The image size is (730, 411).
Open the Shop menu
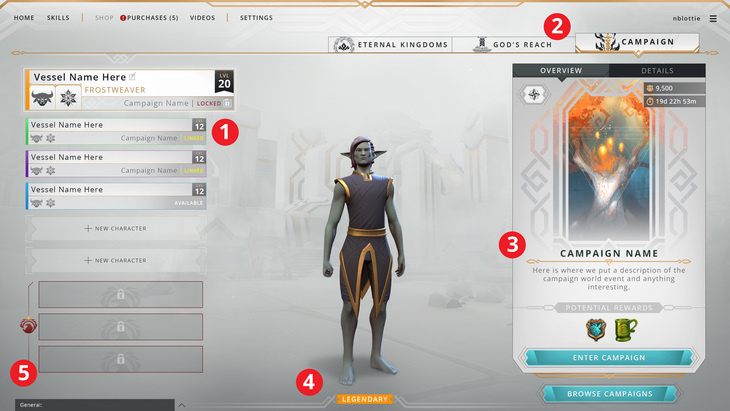point(104,18)
